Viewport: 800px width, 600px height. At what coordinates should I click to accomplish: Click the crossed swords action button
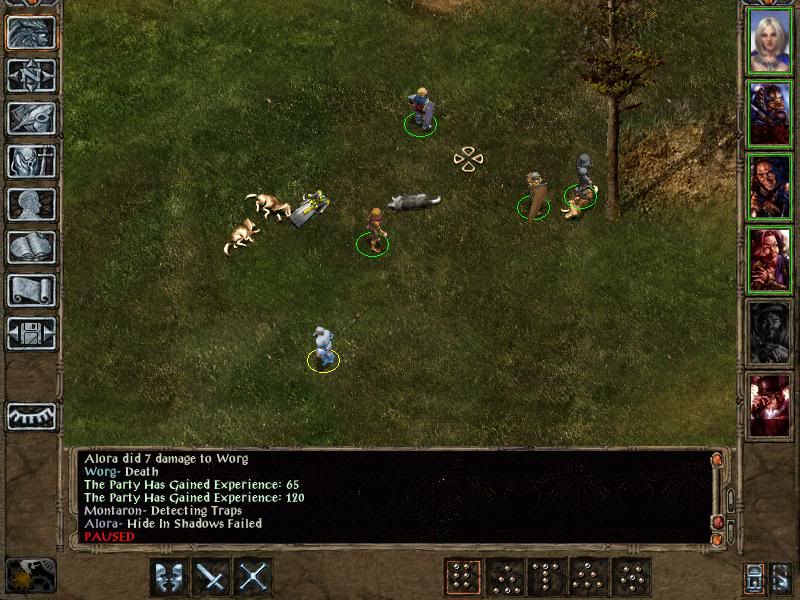(x=254, y=577)
